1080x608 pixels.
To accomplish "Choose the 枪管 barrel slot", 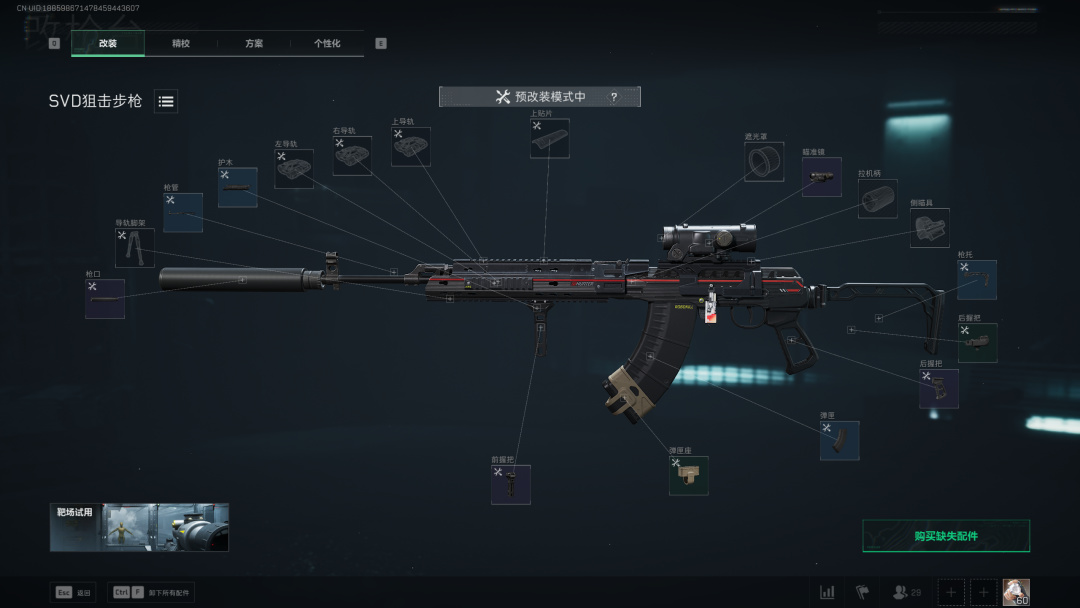I will coord(183,213).
